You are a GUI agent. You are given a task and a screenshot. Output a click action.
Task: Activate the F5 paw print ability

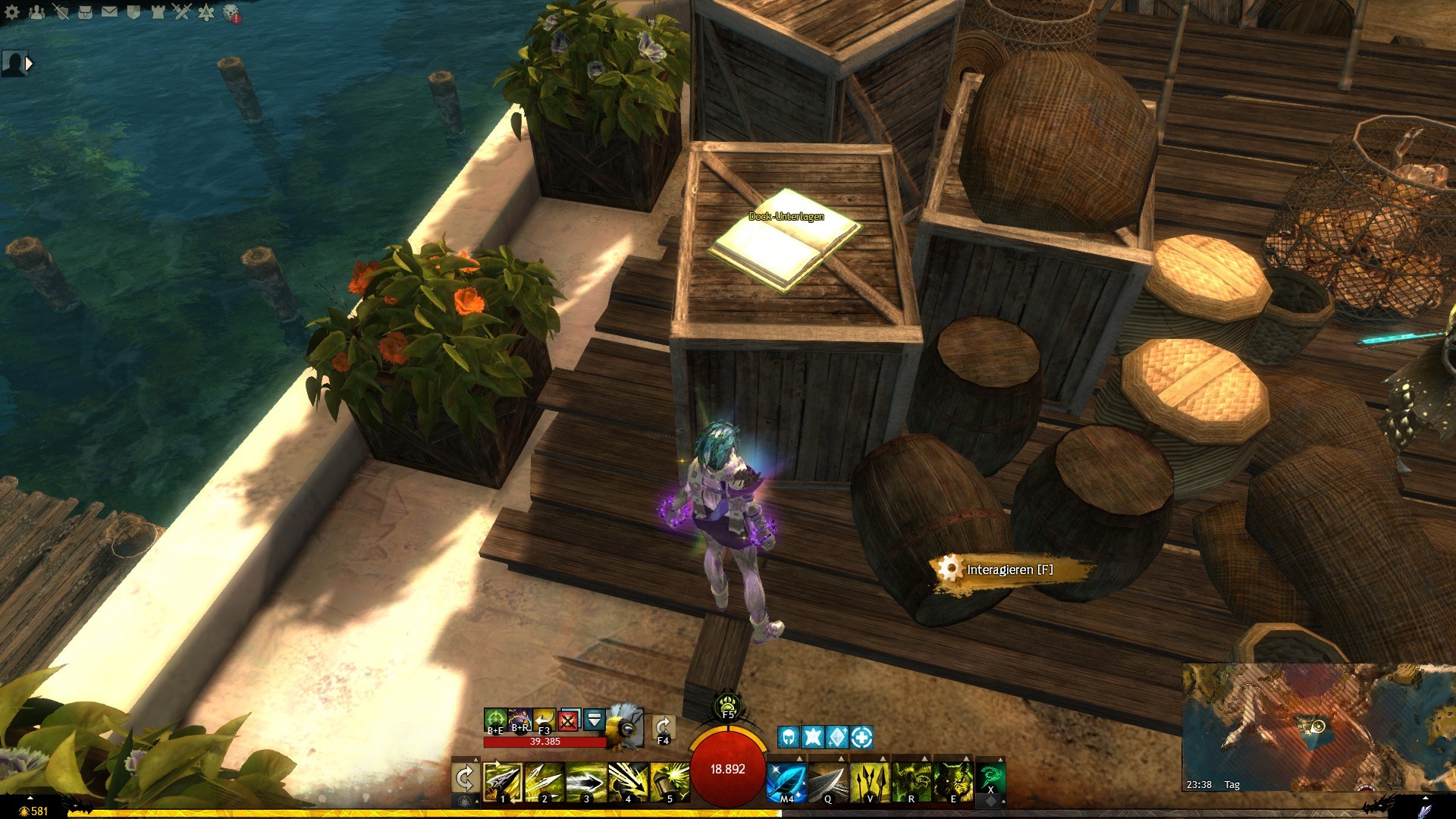coord(727,704)
